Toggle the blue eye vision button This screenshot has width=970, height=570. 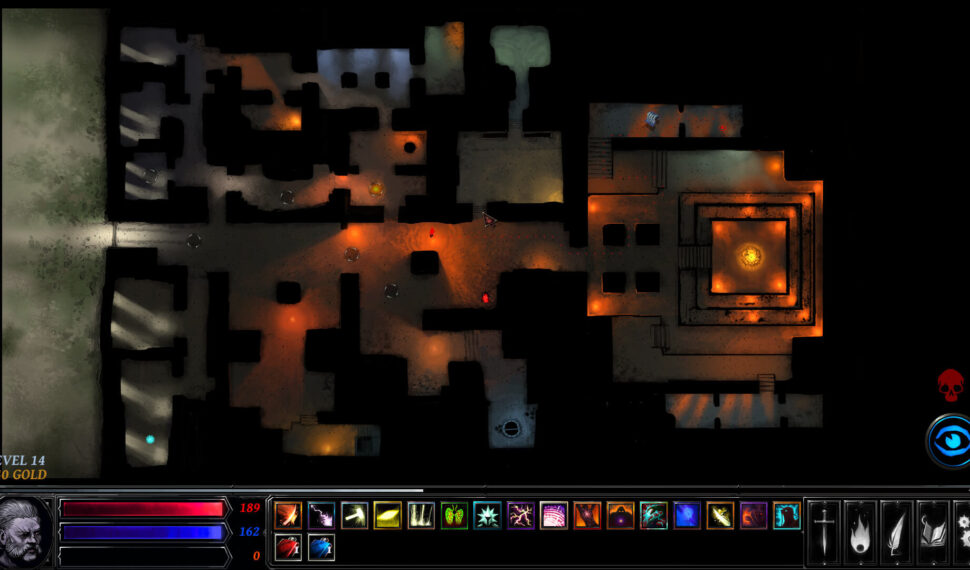(x=947, y=440)
